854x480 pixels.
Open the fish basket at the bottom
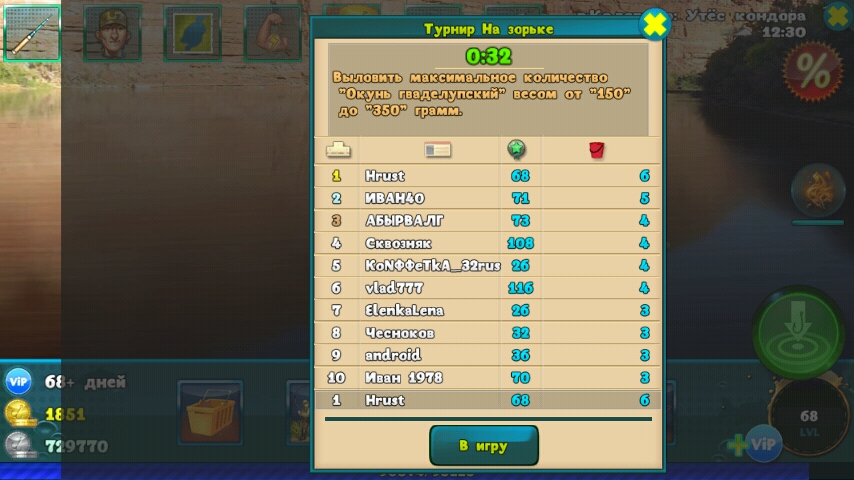(x=210, y=412)
